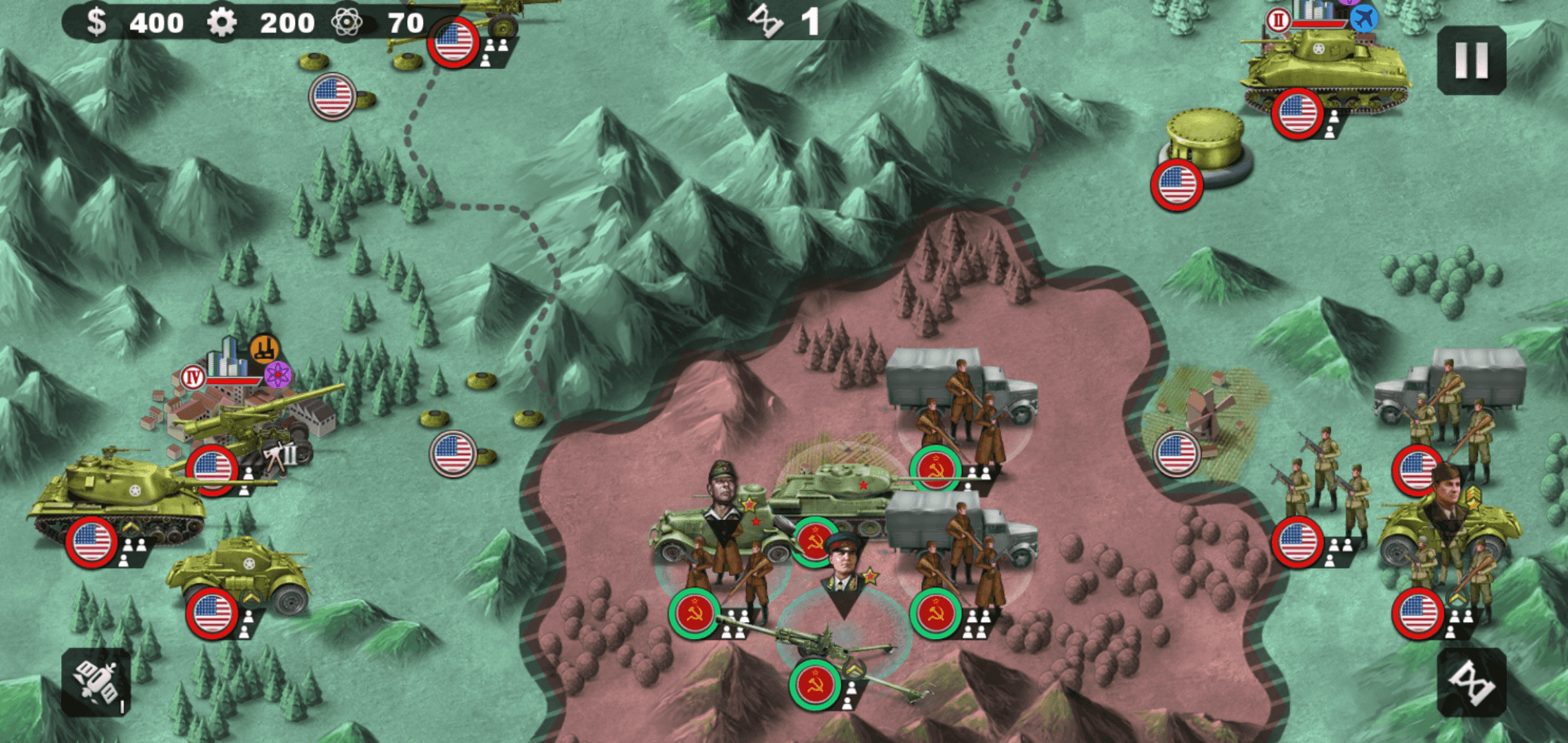Viewport: 1568px width, 743px height.
Task: End the turn with the hourglass button
Action: tap(1471, 682)
